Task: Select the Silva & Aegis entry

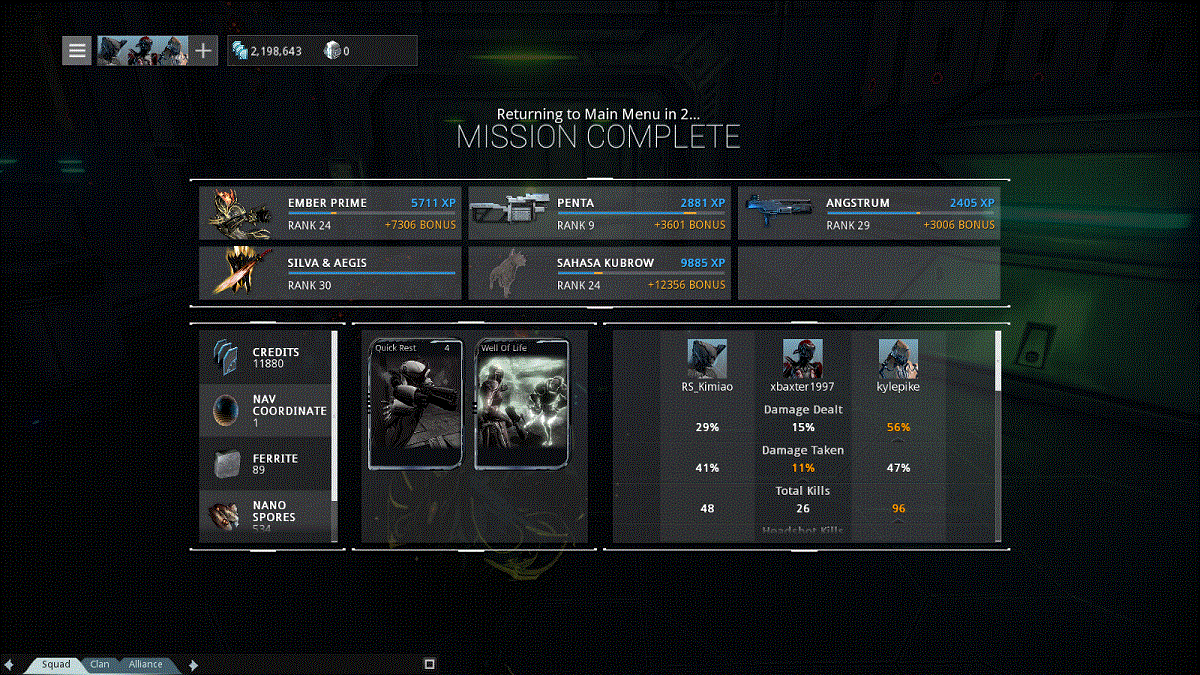Action: [x=330, y=274]
